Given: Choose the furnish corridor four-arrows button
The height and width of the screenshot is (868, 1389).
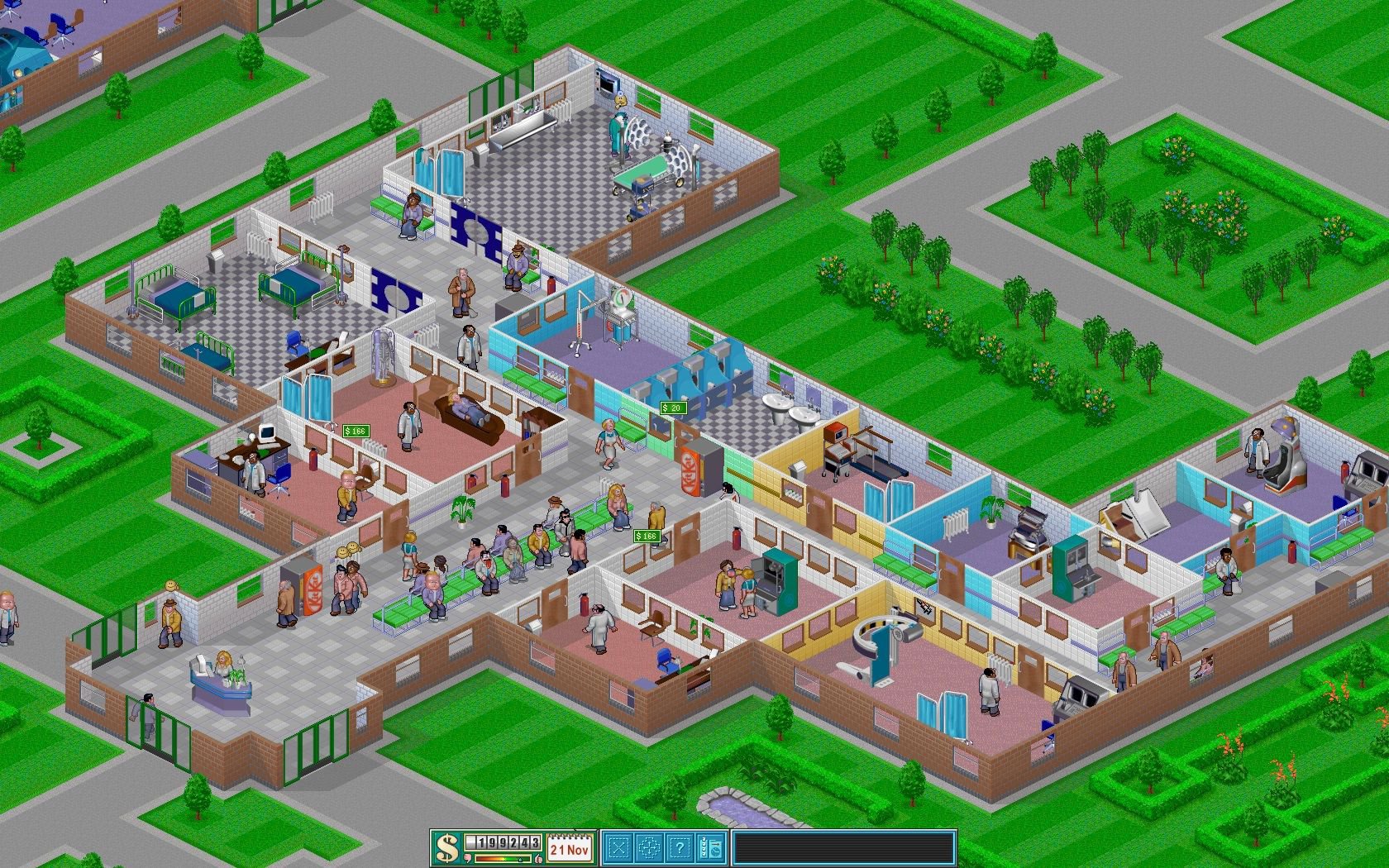Looking at the screenshot, I should click(x=650, y=847).
